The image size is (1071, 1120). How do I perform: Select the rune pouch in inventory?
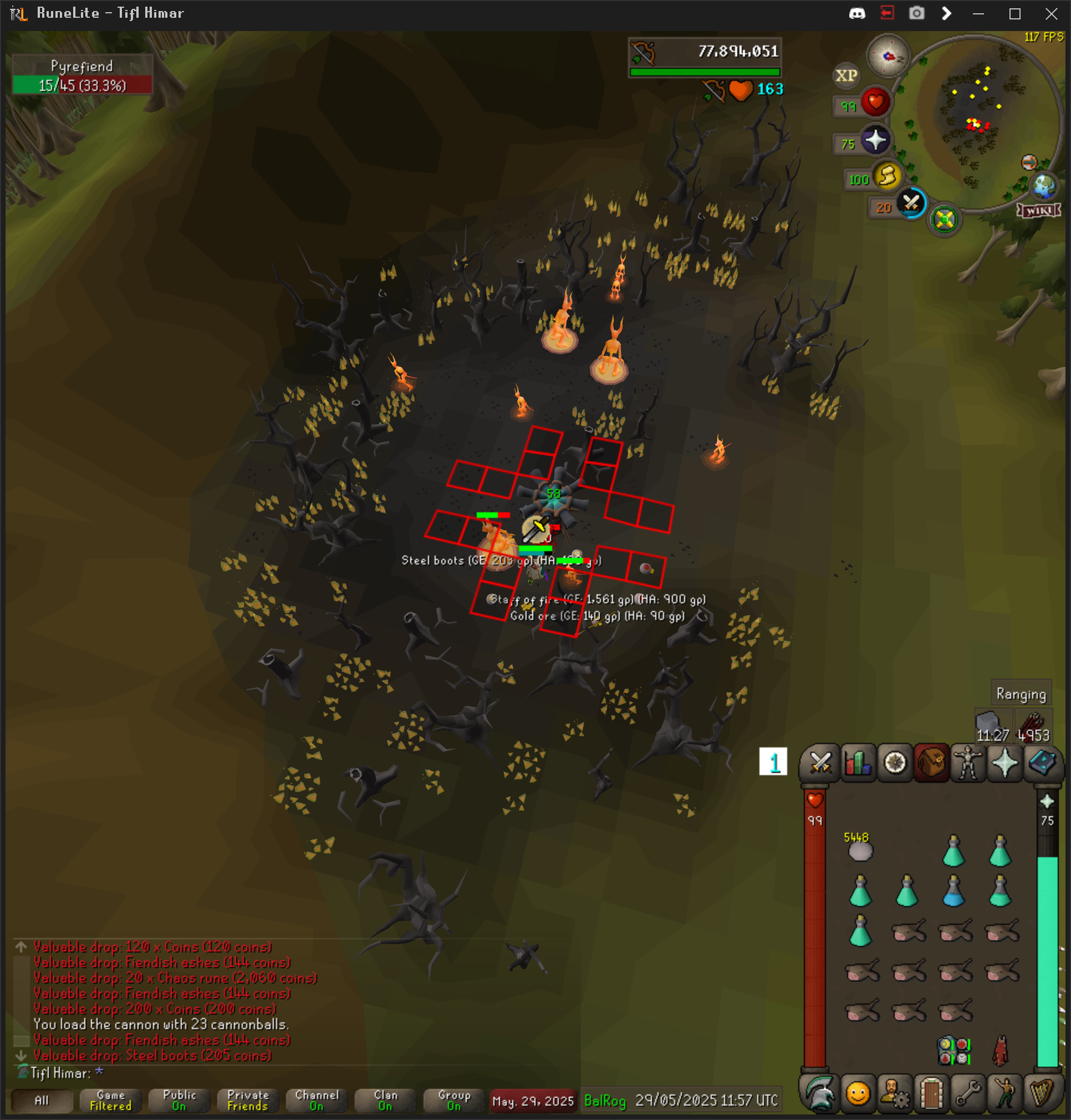(953, 1050)
